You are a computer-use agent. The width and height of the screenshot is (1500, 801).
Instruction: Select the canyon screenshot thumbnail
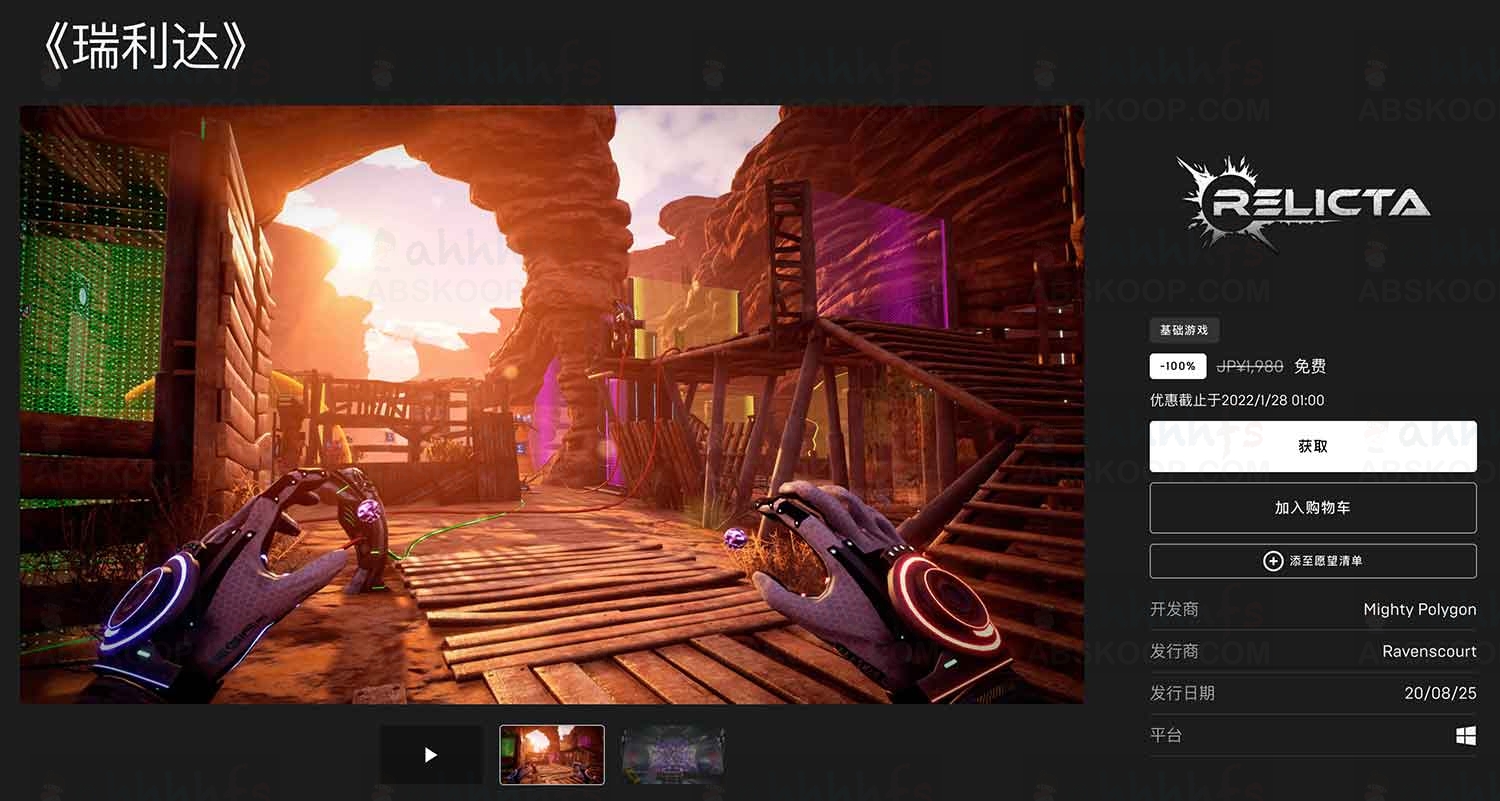pos(552,755)
